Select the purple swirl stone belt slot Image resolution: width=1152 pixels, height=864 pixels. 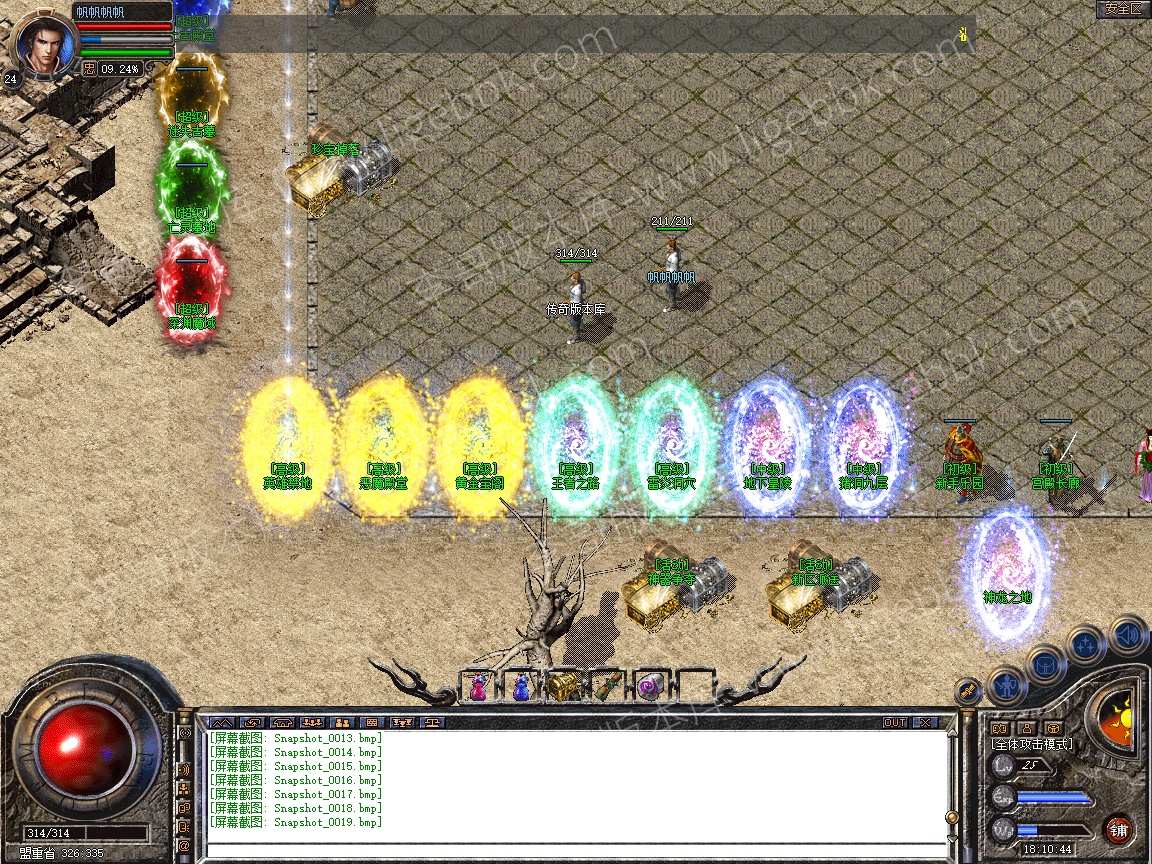pos(650,687)
